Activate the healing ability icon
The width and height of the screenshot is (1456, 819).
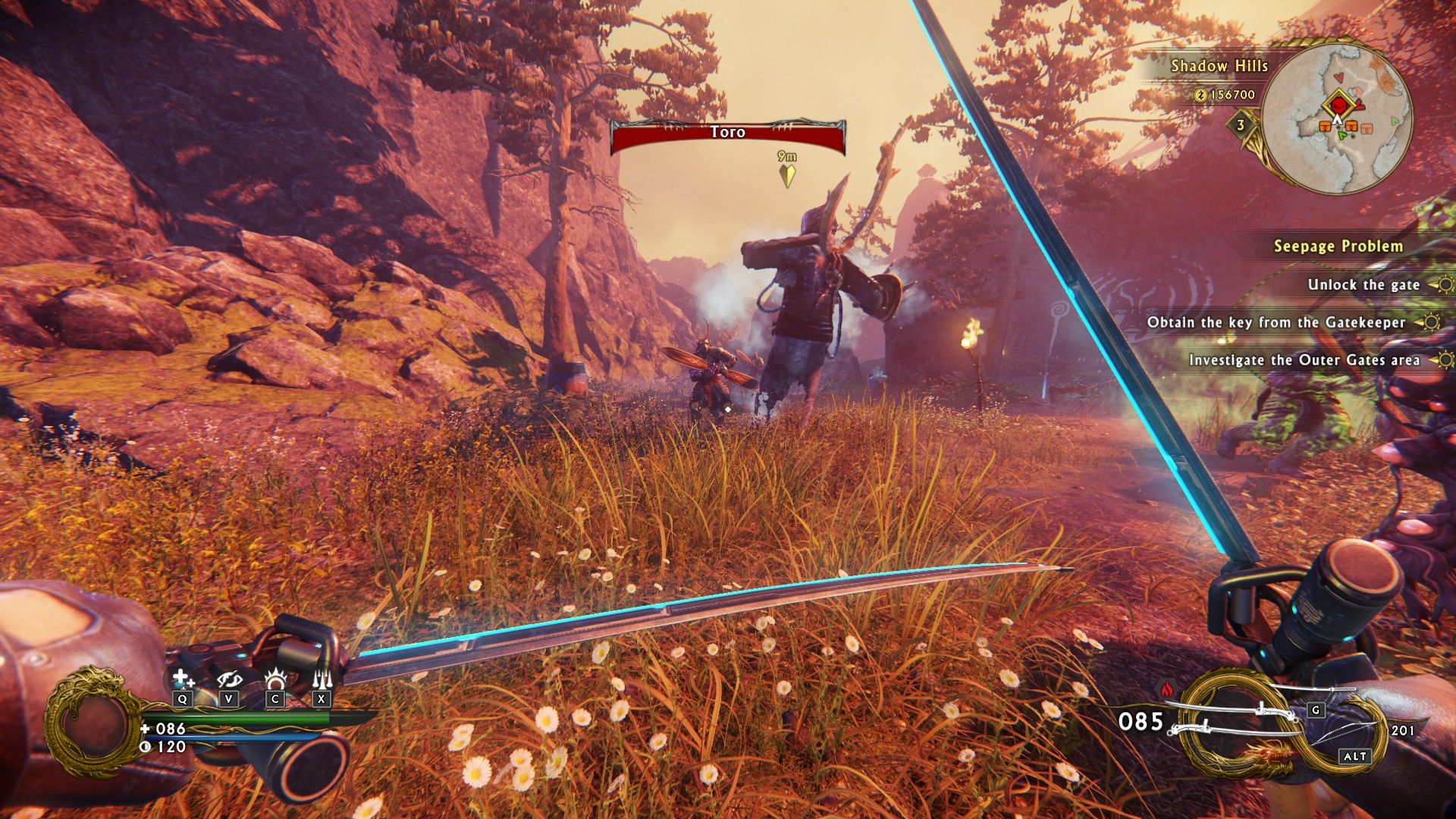point(182,678)
